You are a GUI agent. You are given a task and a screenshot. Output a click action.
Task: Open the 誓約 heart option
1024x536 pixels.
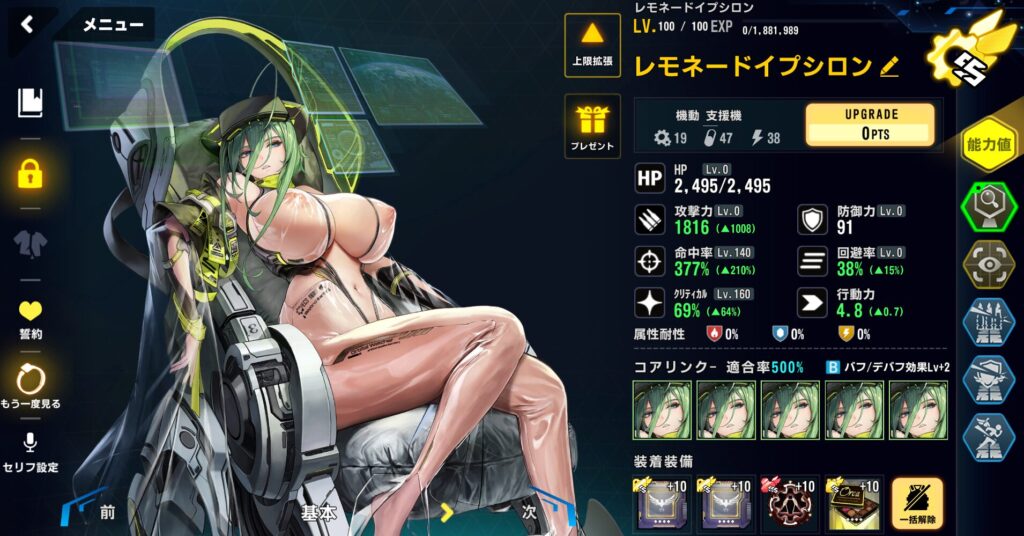point(31,318)
